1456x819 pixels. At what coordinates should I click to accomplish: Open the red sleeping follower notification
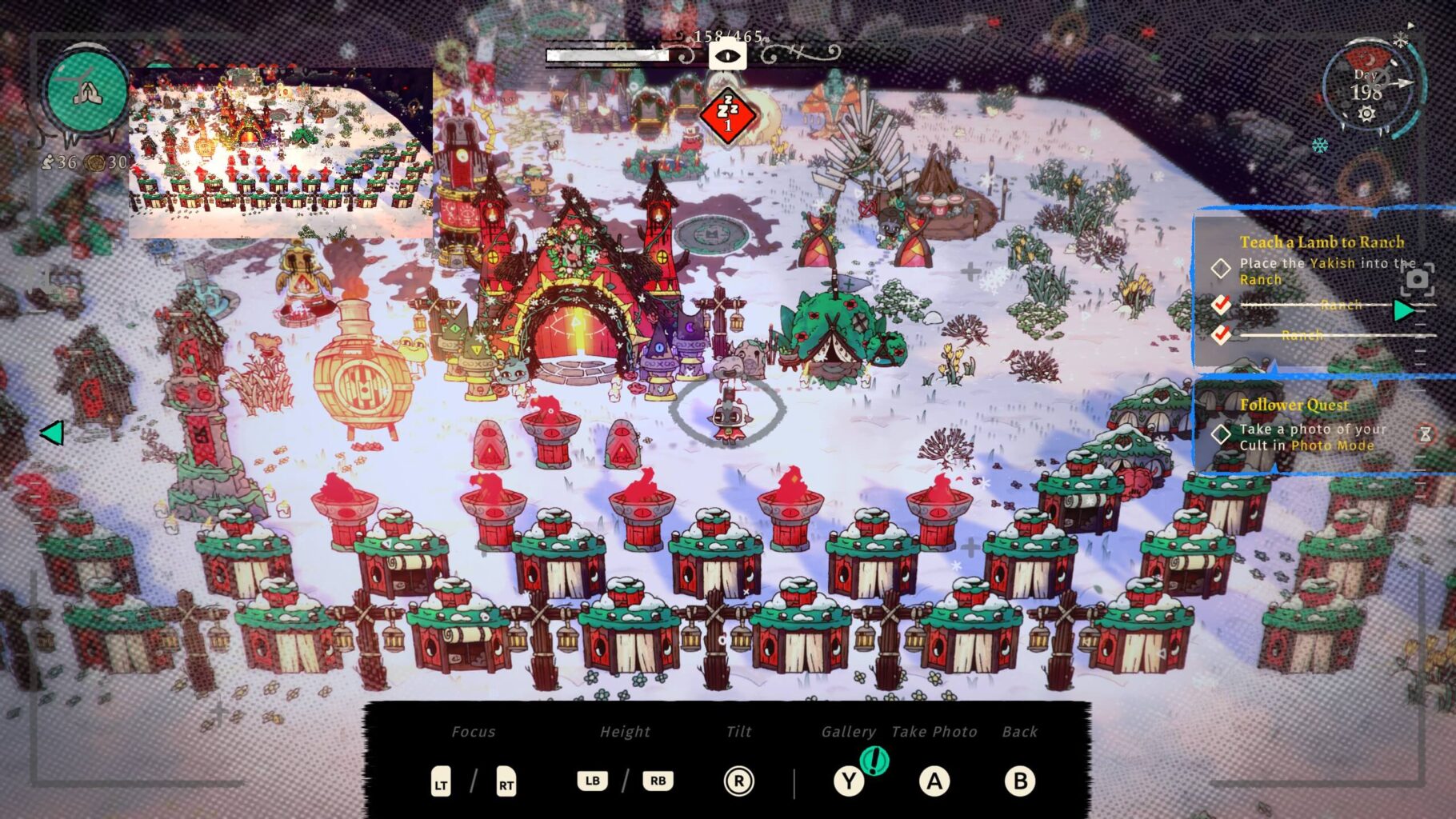[x=727, y=116]
